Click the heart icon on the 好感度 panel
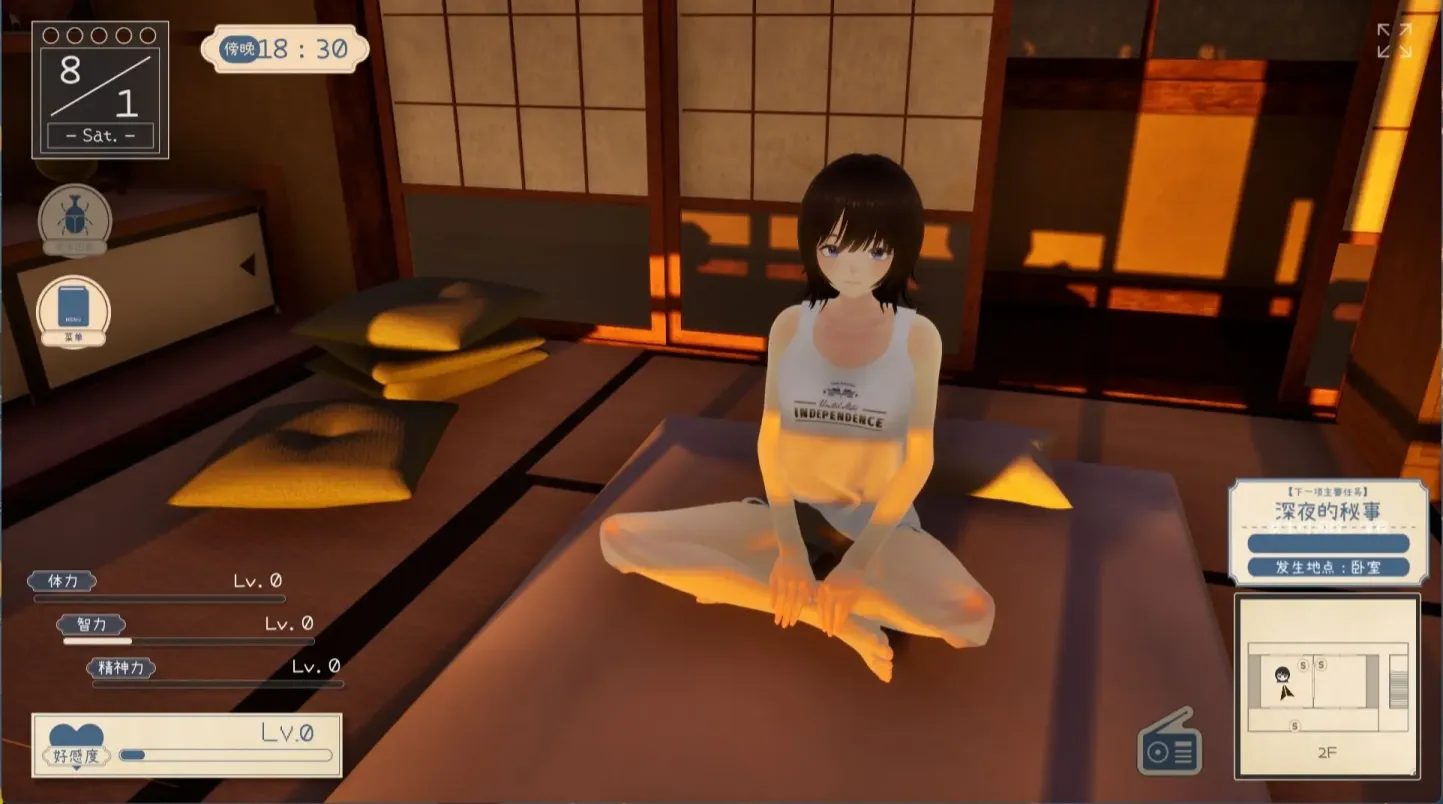 (78, 733)
